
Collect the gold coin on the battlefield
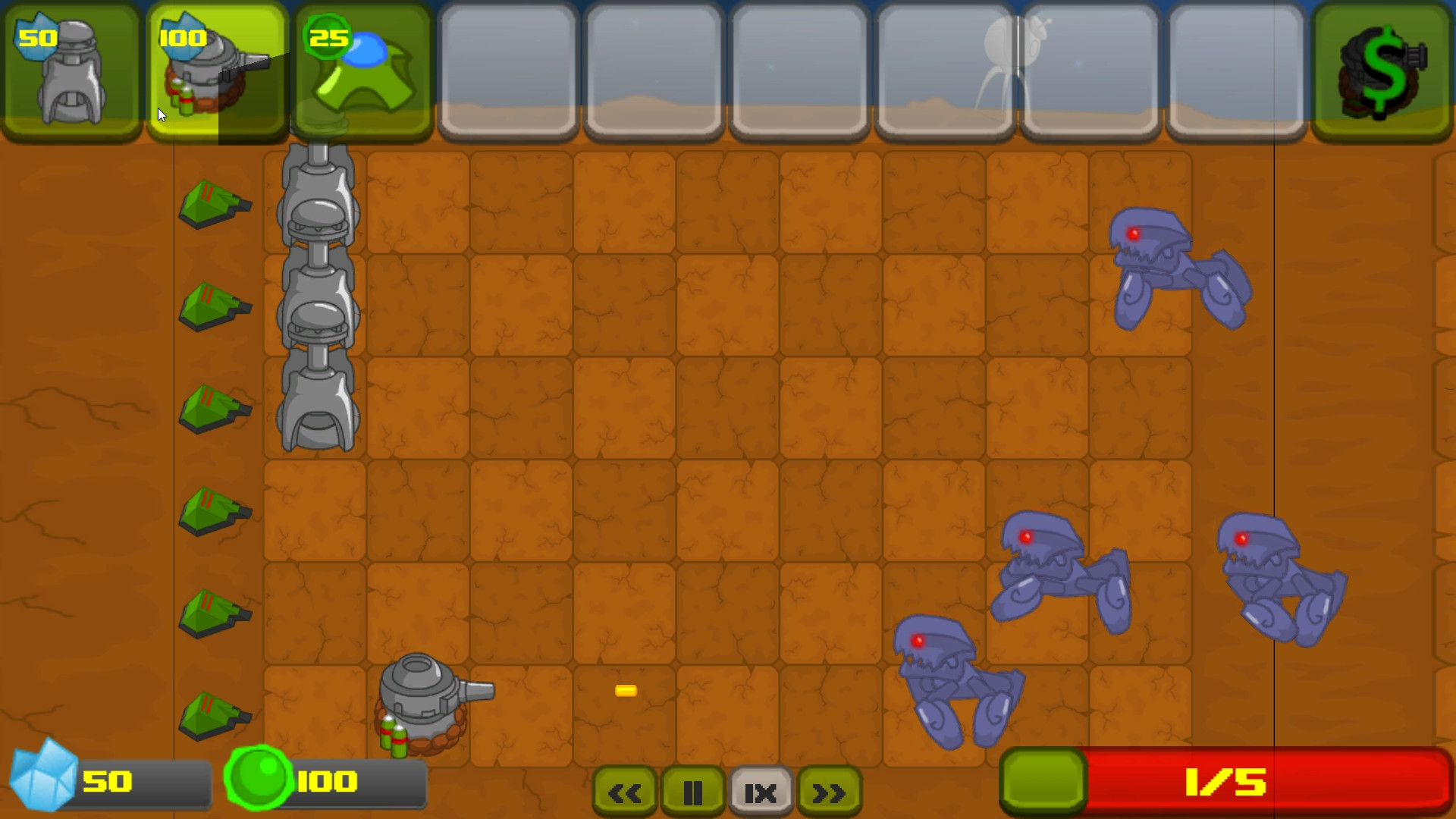624,690
